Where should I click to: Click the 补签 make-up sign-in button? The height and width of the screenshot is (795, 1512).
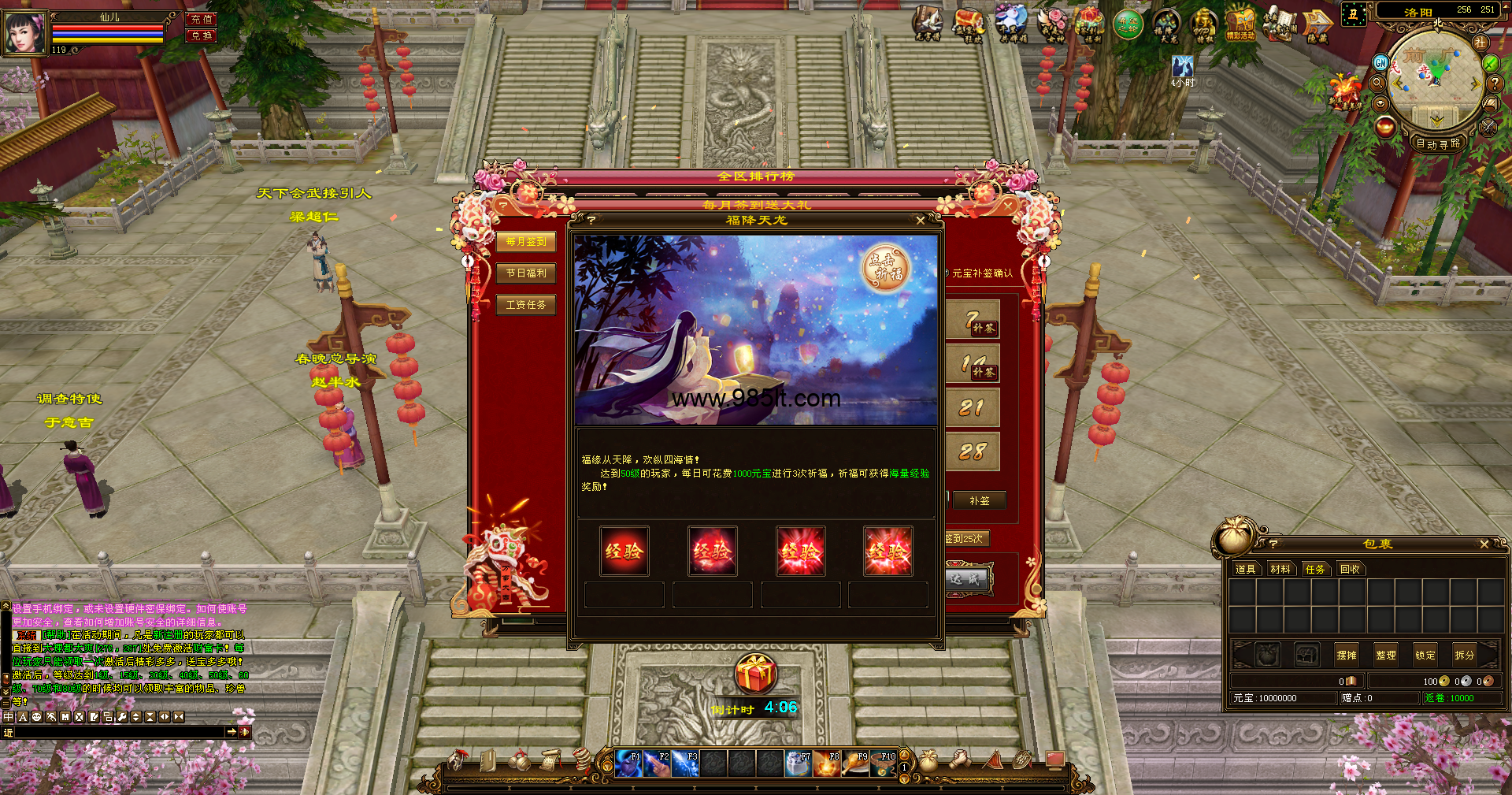click(x=979, y=501)
